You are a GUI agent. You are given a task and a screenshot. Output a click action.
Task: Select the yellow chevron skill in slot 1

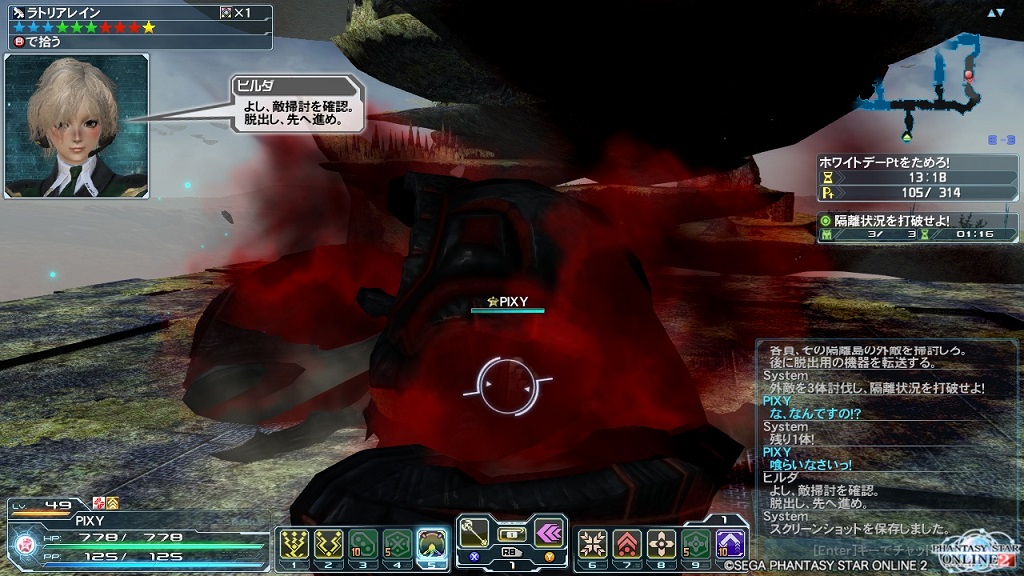click(291, 542)
